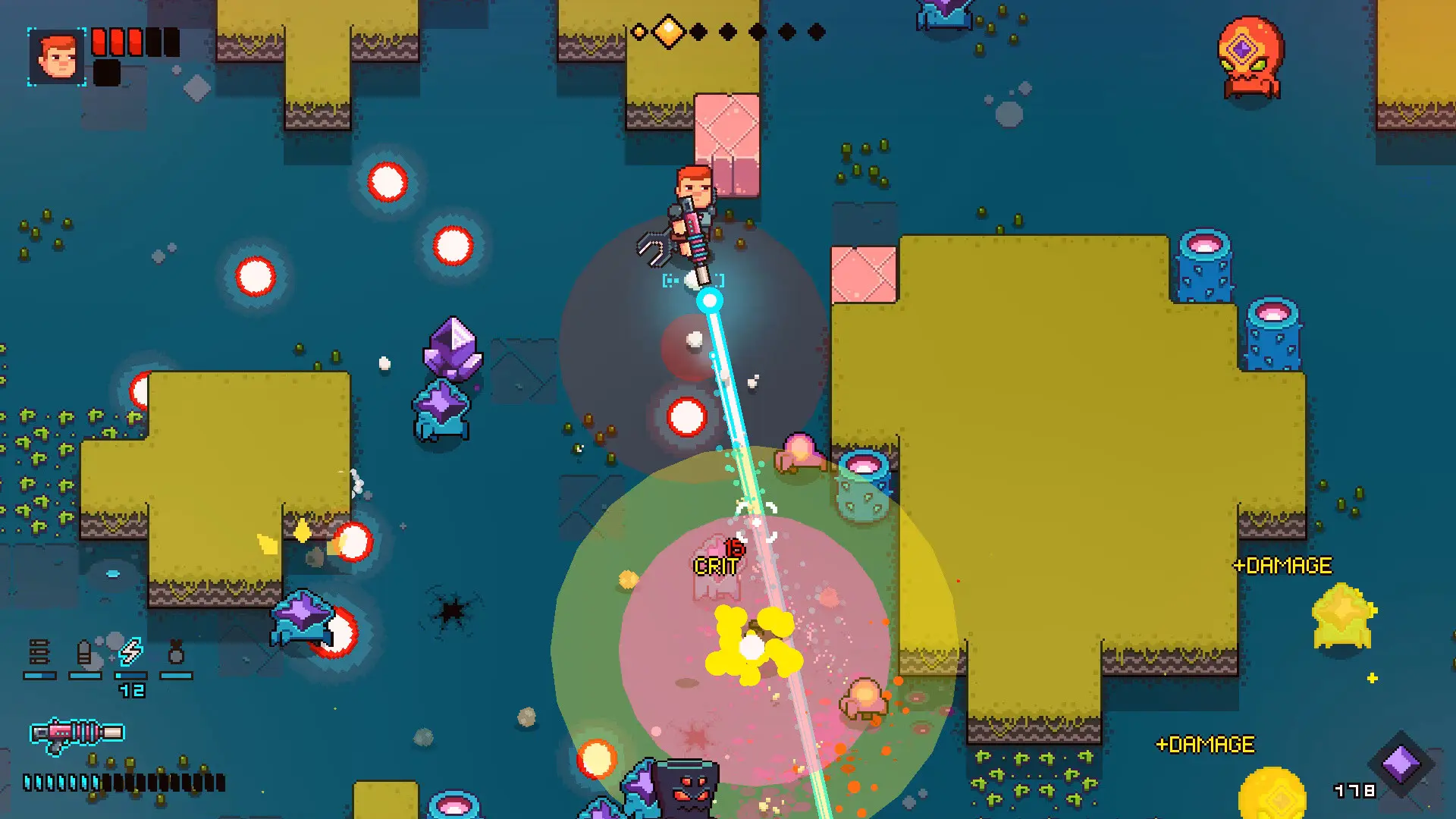Click the grenade icon in the bottom-left HUD
The image size is (1456, 819).
[x=176, y=653]
